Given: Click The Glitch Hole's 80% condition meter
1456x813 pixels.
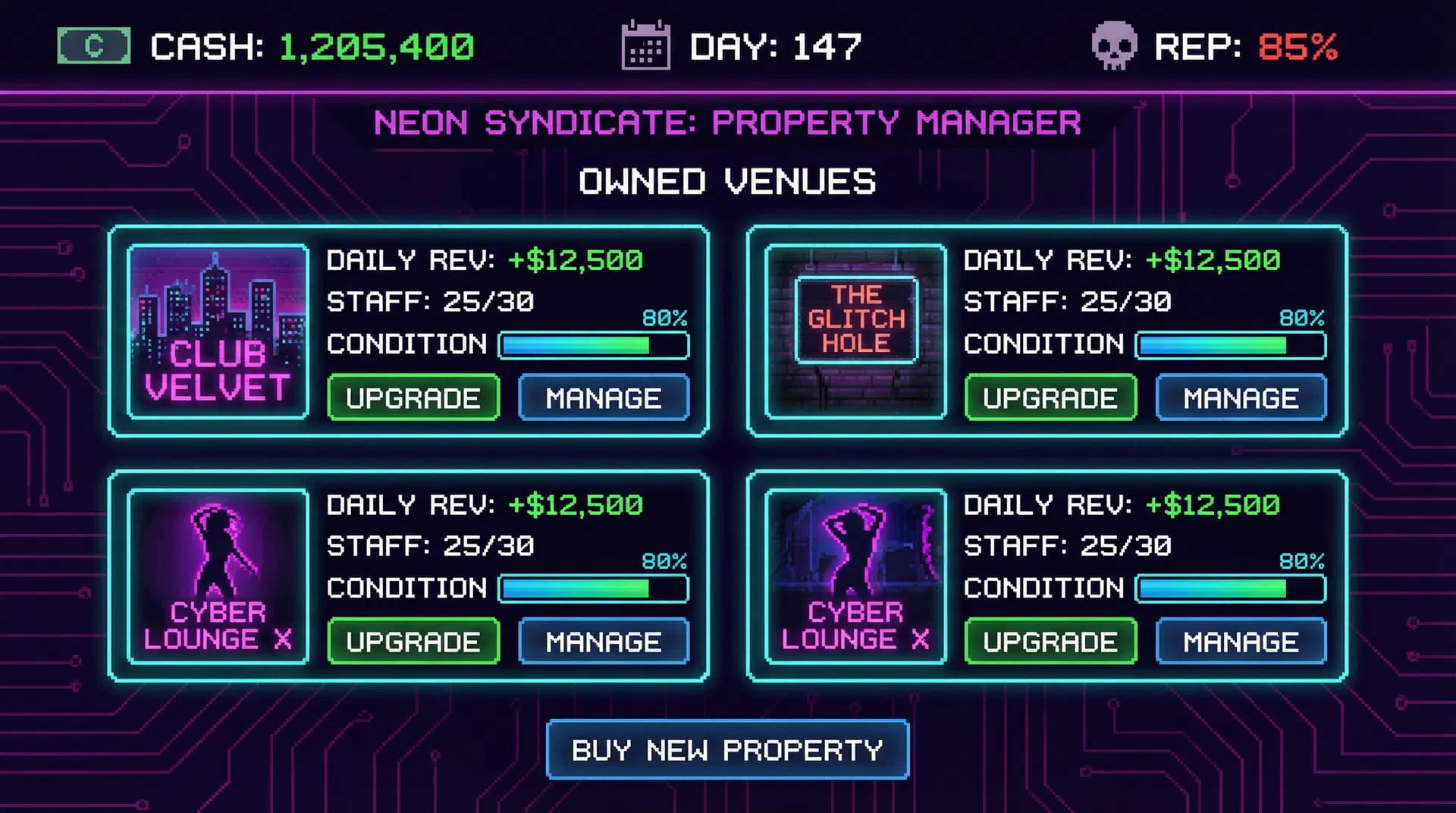Looking at the screenshot, I should [1231, 346].
